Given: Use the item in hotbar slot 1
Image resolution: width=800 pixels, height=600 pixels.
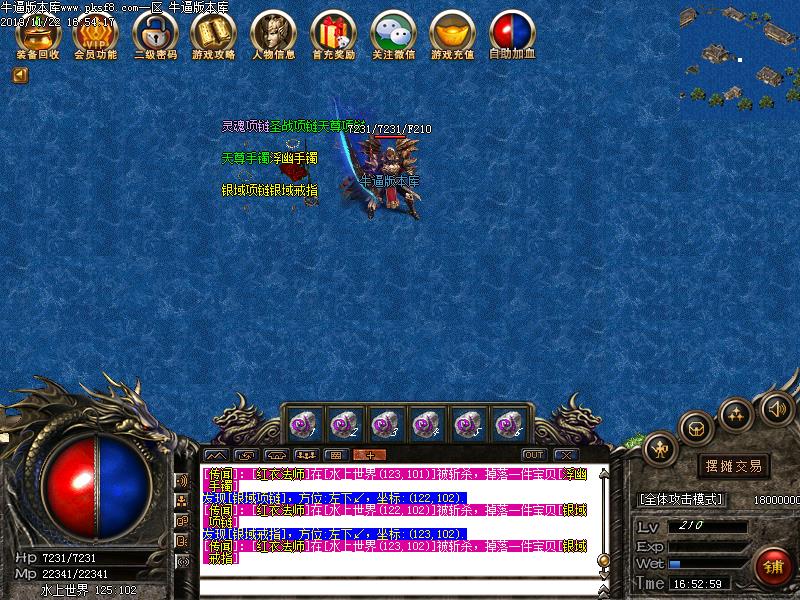Looking at the screenshot, I should [301, 425].
